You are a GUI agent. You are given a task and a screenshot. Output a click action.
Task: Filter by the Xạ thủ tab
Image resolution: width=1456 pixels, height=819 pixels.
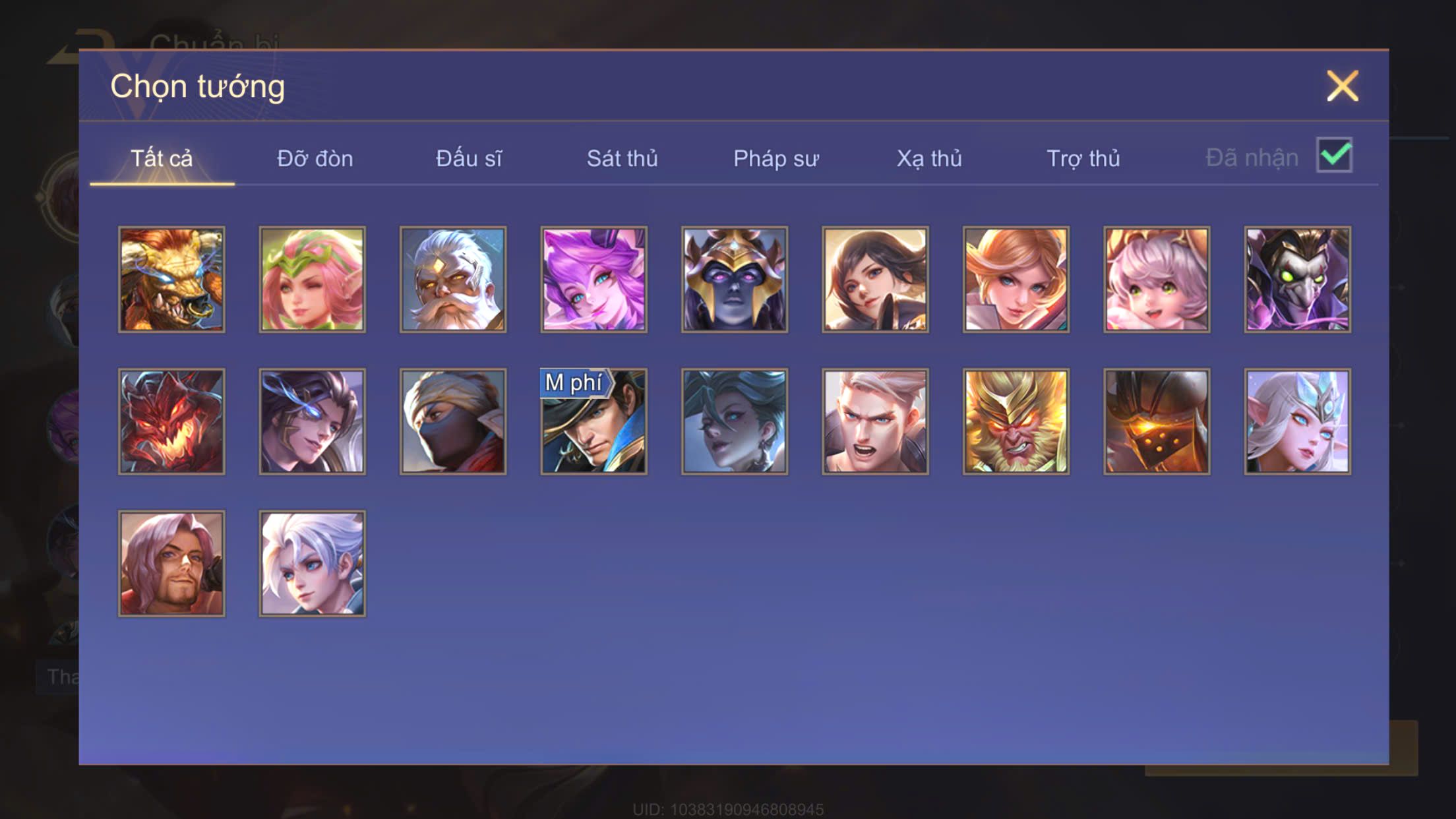pyautogui.click(x=928, y=159)
